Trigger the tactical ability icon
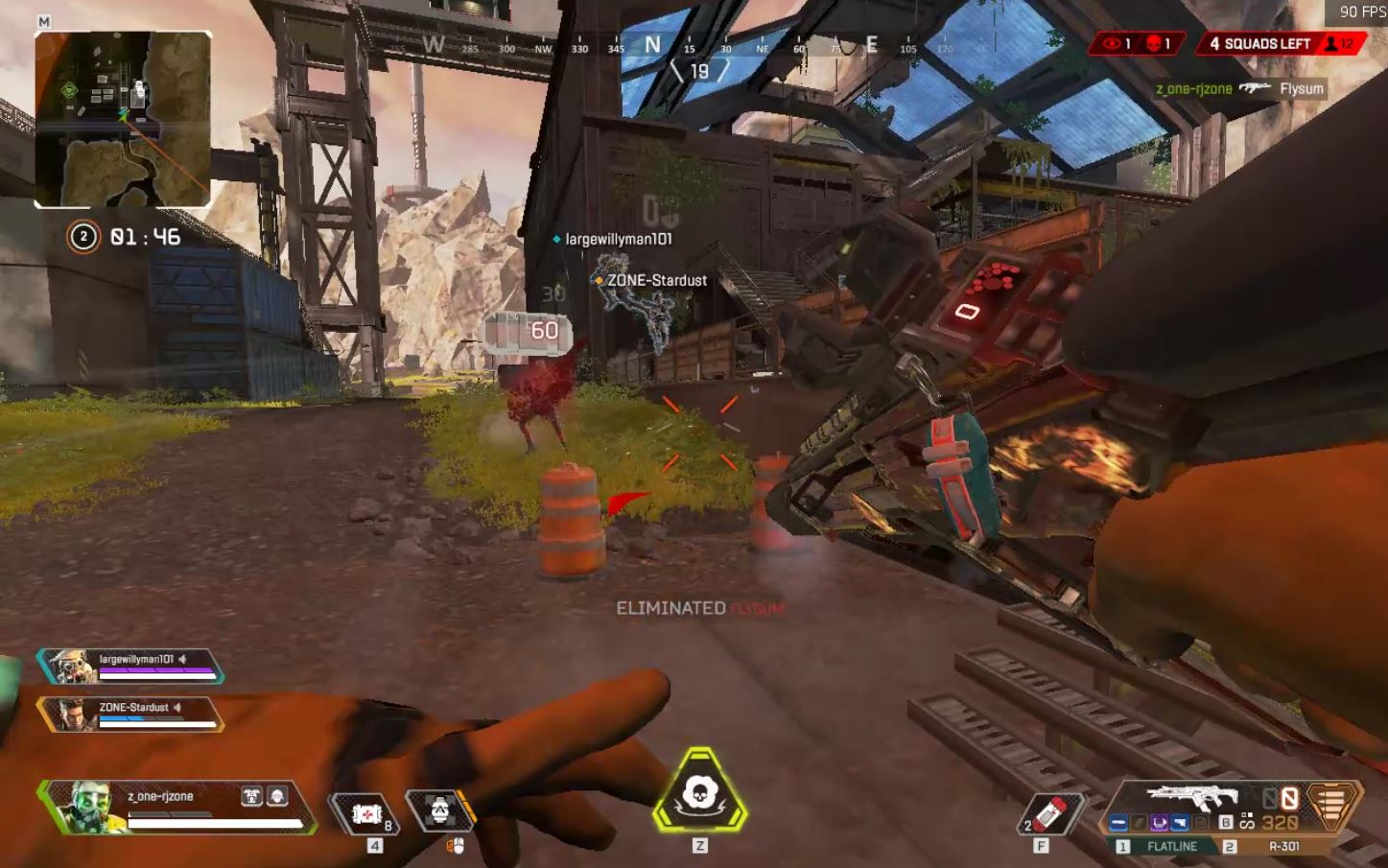The image size is (1388, 868). click(x=440, y=811)
